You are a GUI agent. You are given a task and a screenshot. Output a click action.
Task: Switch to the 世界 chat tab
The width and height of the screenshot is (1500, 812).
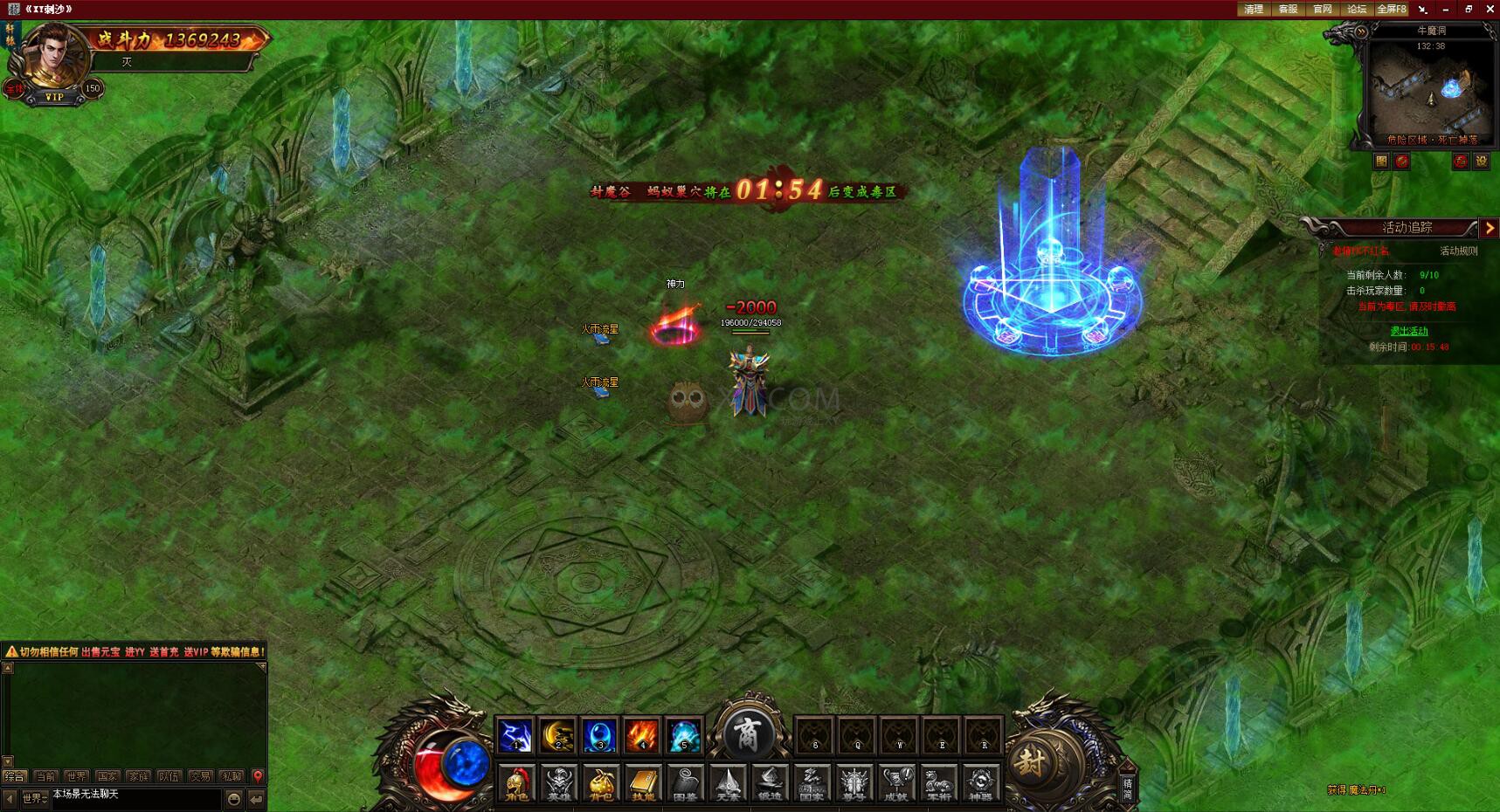coord(76,776)
